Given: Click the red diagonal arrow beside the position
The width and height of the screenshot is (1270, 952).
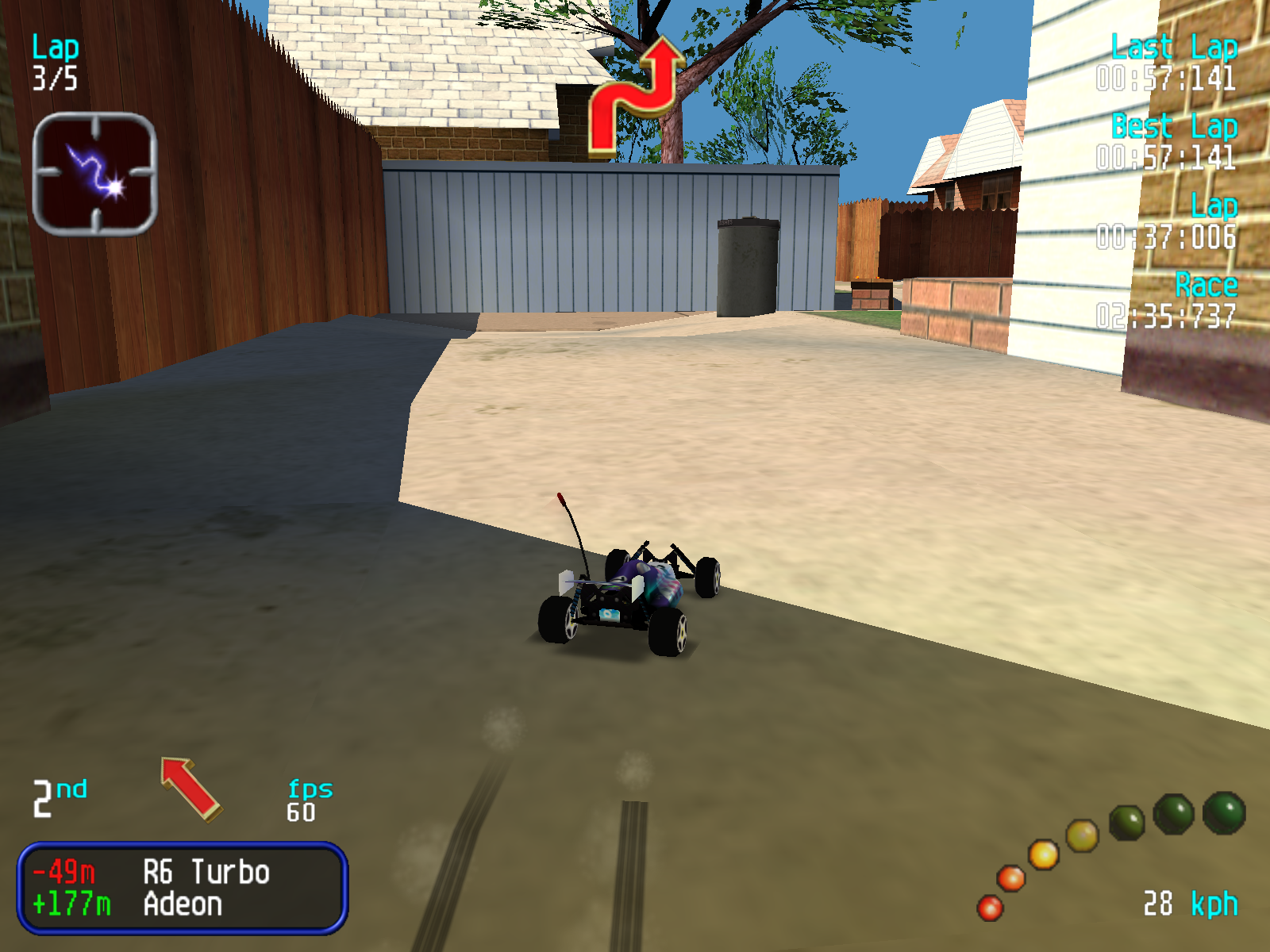Looking at the screenshot, I should (x=191, y=788).
